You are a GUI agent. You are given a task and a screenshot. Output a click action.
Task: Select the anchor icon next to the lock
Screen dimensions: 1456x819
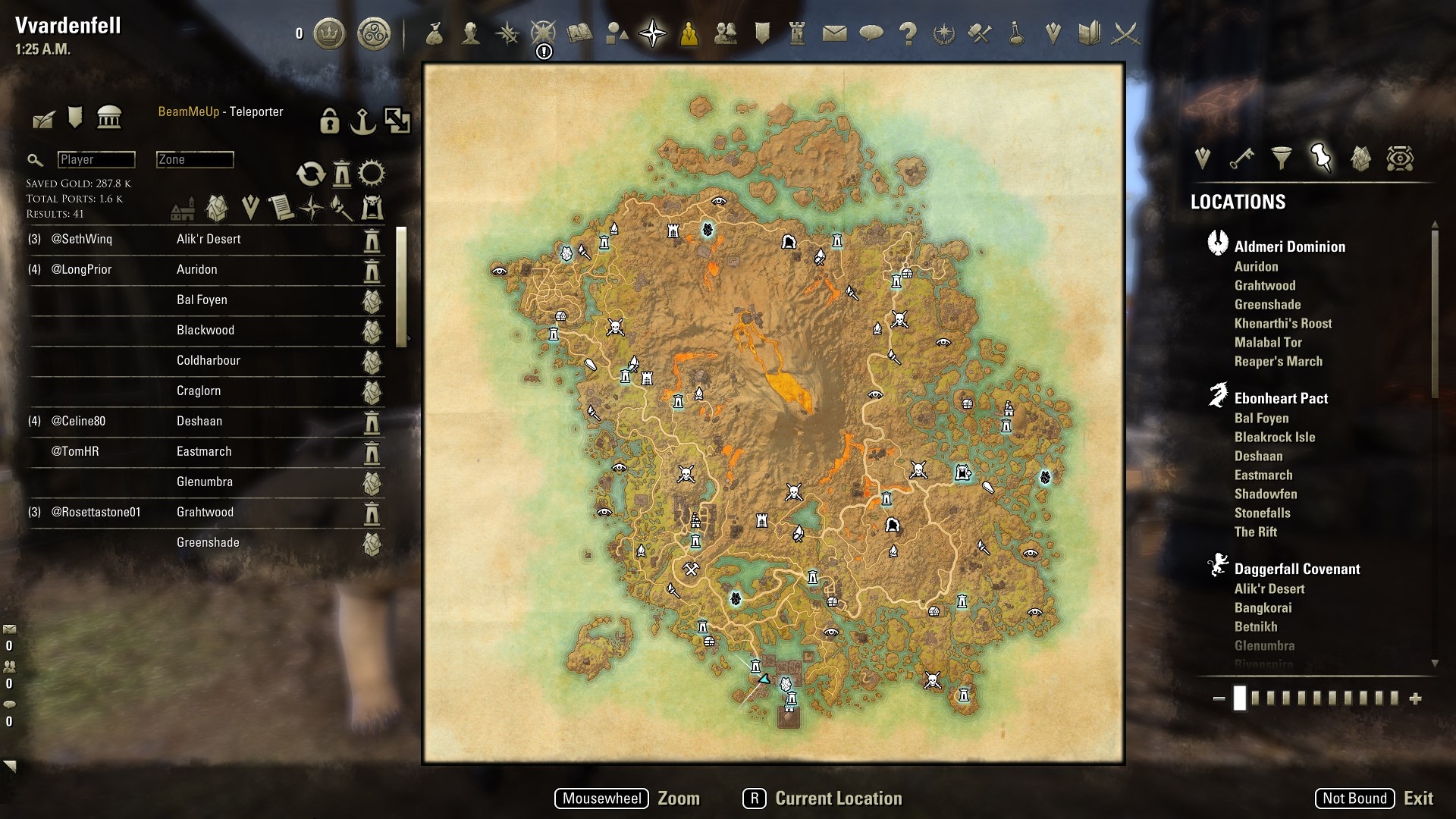(x=364, y=121)
